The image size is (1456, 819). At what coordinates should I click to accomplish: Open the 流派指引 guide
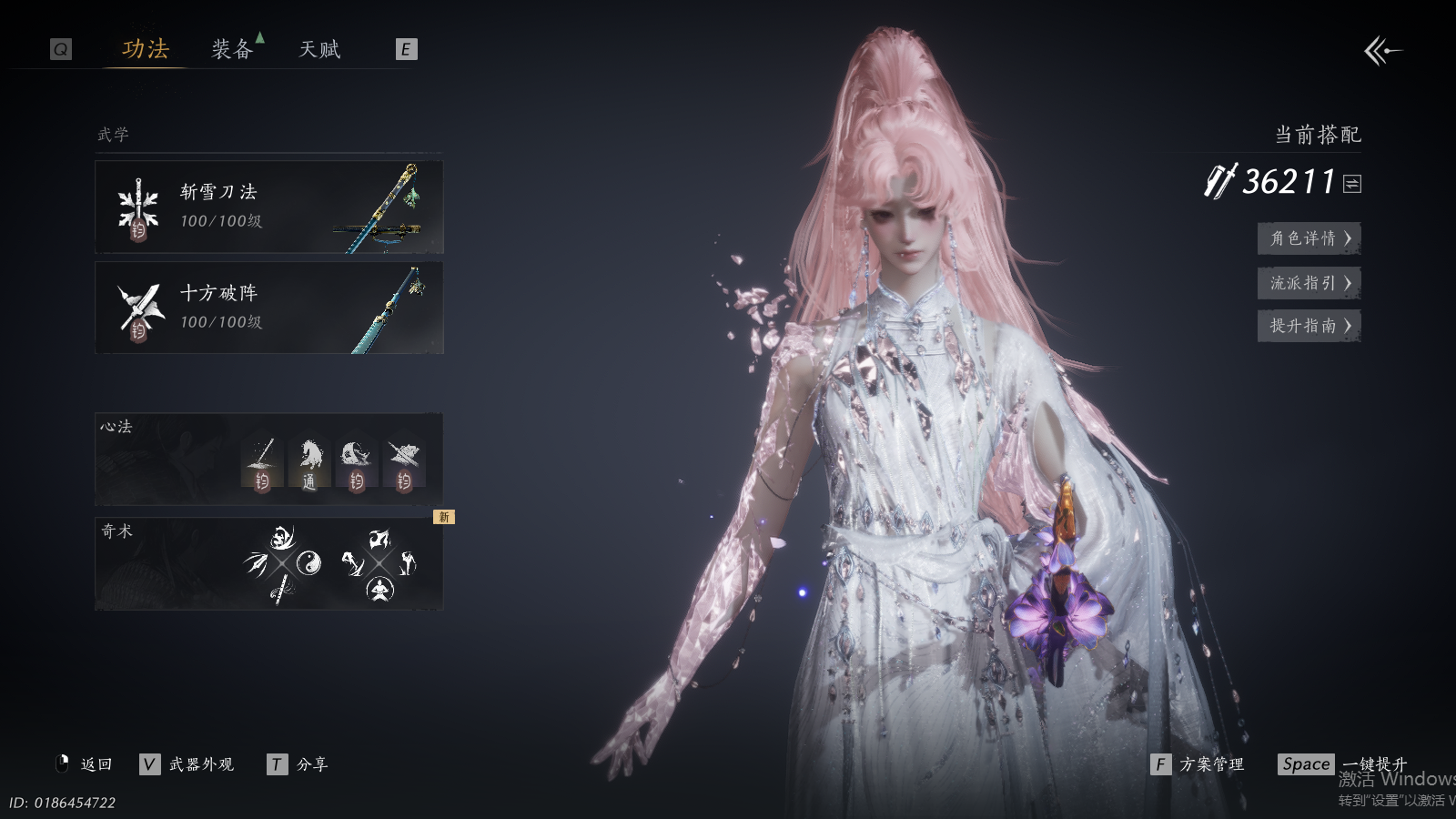pos(1309,283)
